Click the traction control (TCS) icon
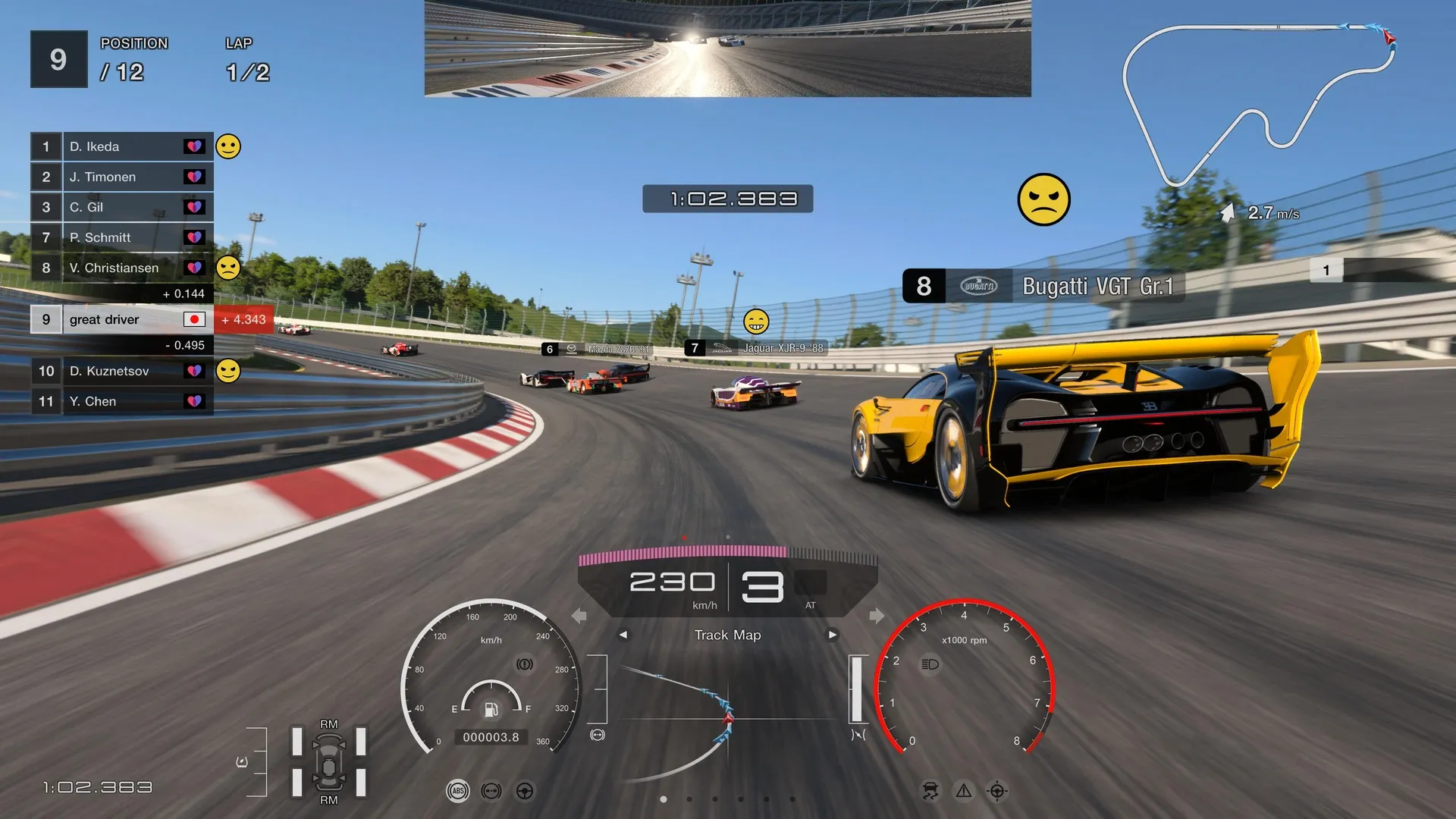This screenshot has height=819, width=1456. point(930,790)
